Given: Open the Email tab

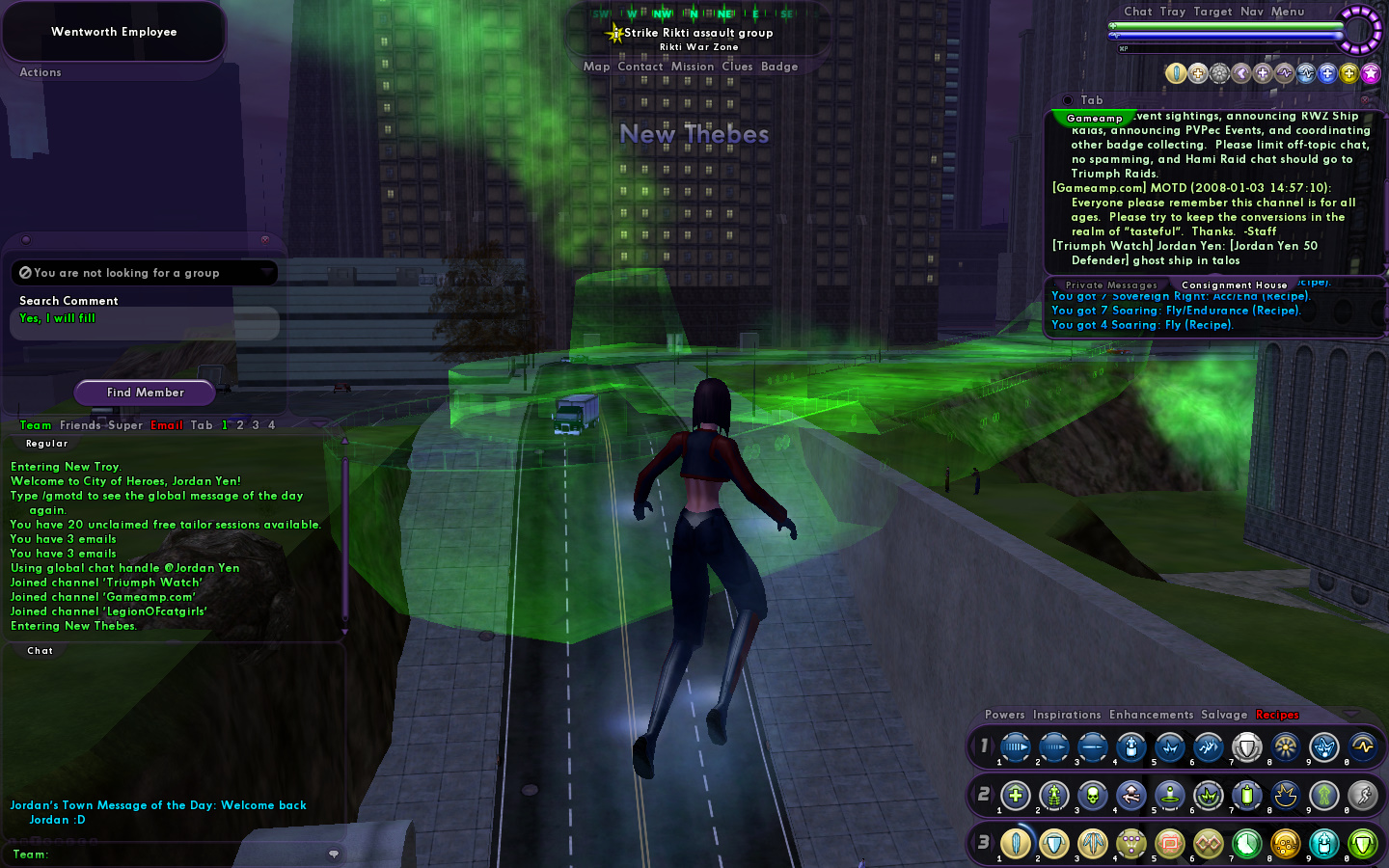Looking at the screenshot, I should tap(167, 425).
